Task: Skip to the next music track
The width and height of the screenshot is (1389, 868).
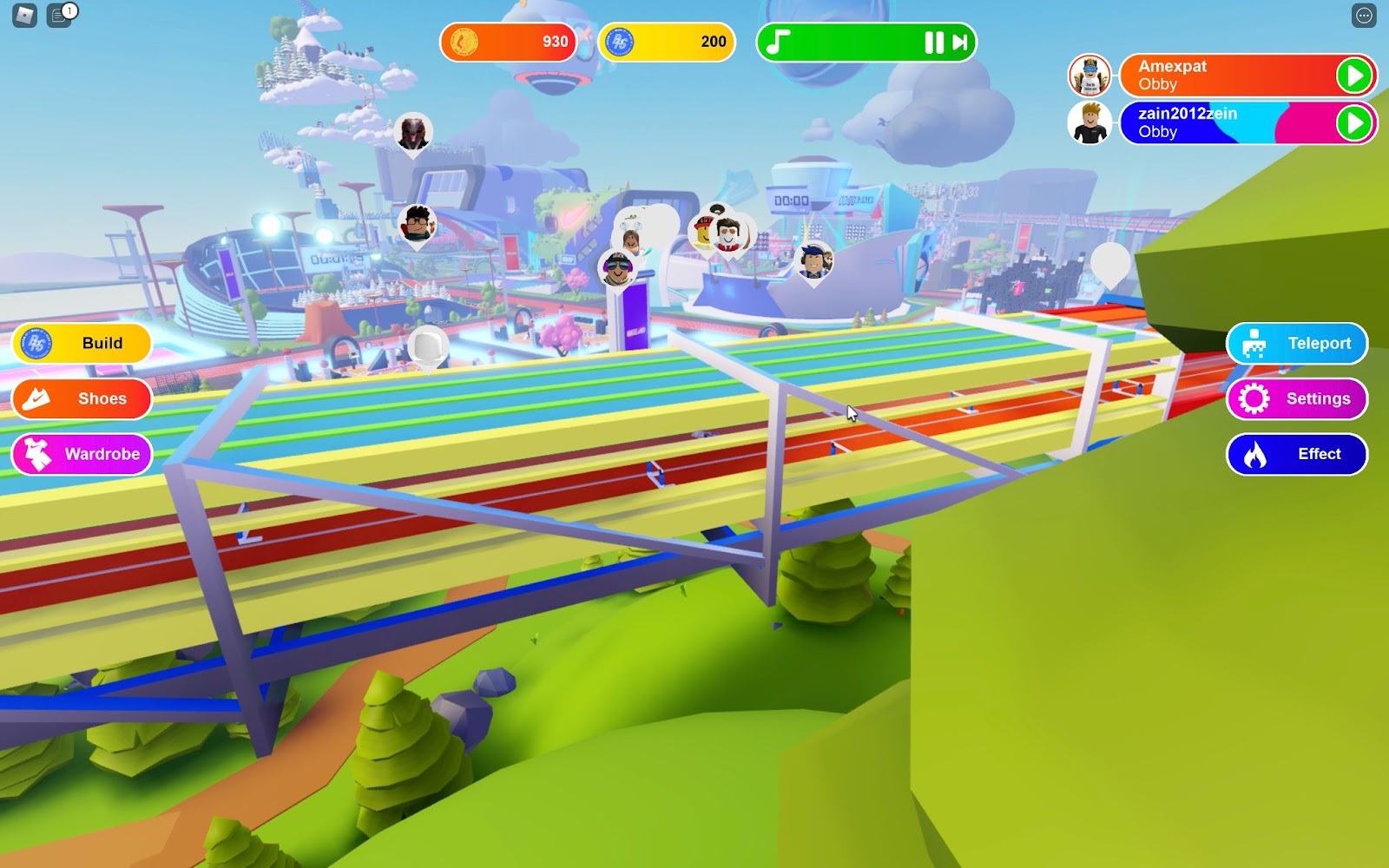Action: pyautogui.click(x=960, y=43)
